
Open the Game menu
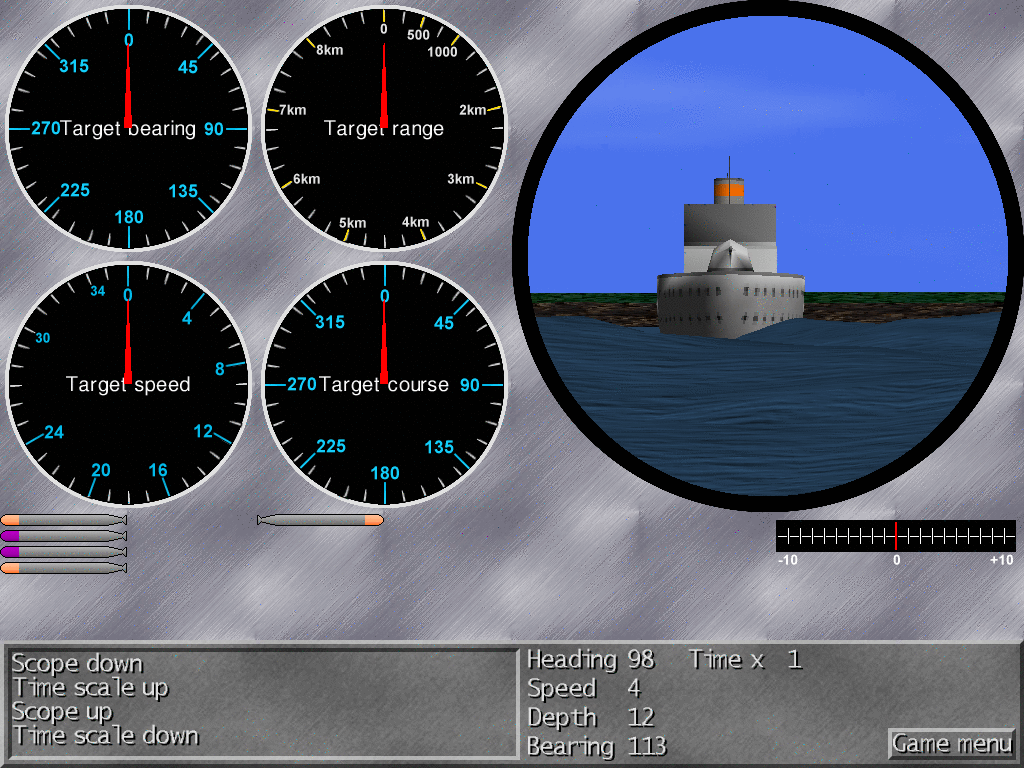(x=951, y=744)
